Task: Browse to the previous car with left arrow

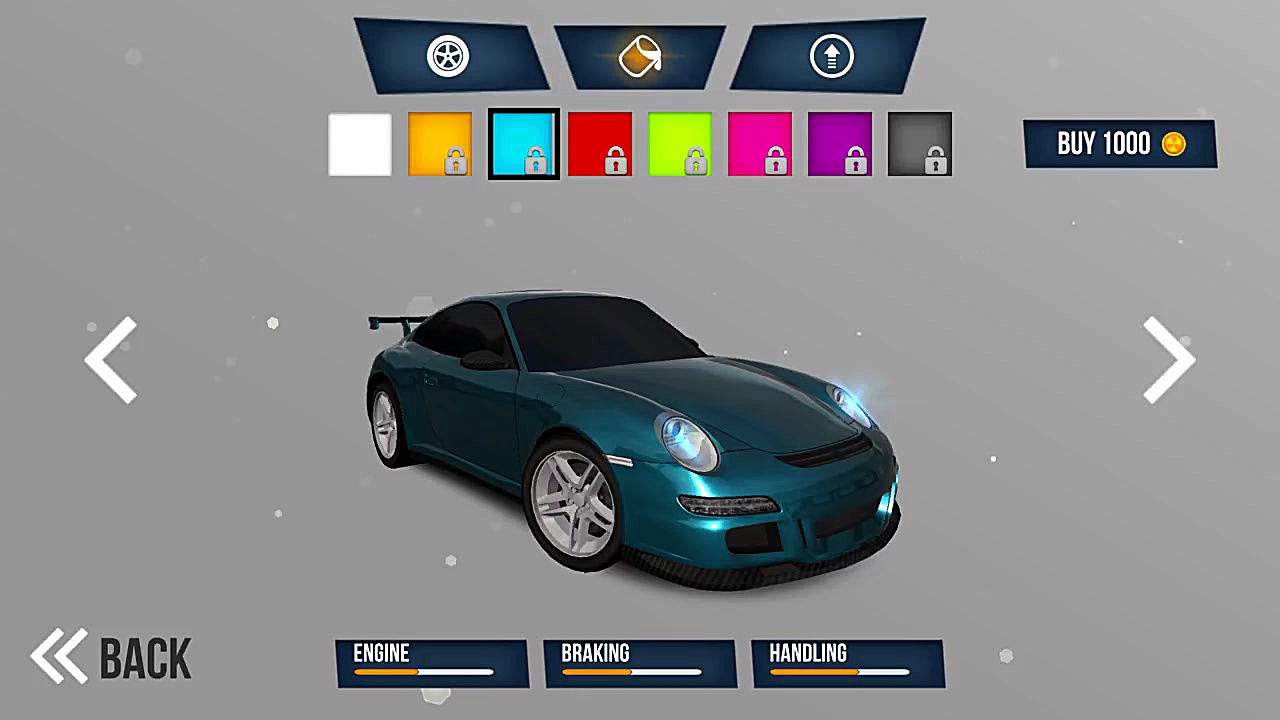Action: pyautogui.click(x=112, y=360)
